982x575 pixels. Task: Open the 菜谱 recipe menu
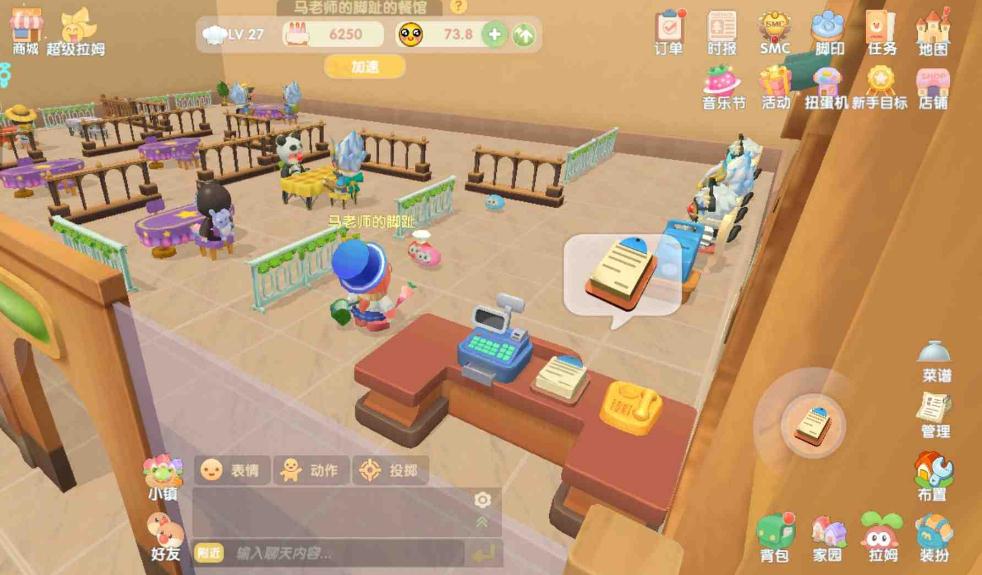[935, 360]
